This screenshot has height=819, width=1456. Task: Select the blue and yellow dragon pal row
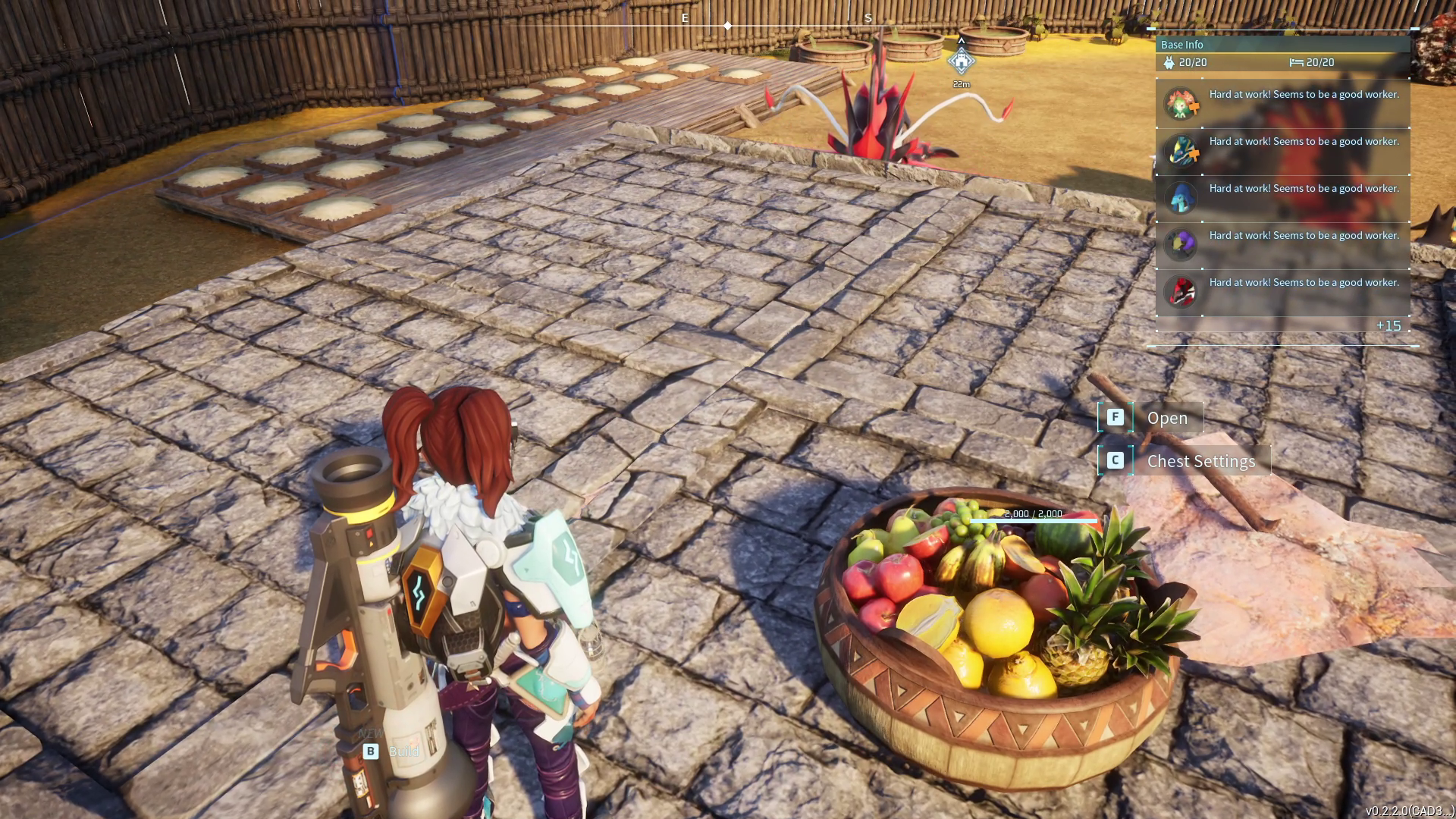tap(1282, 151)
